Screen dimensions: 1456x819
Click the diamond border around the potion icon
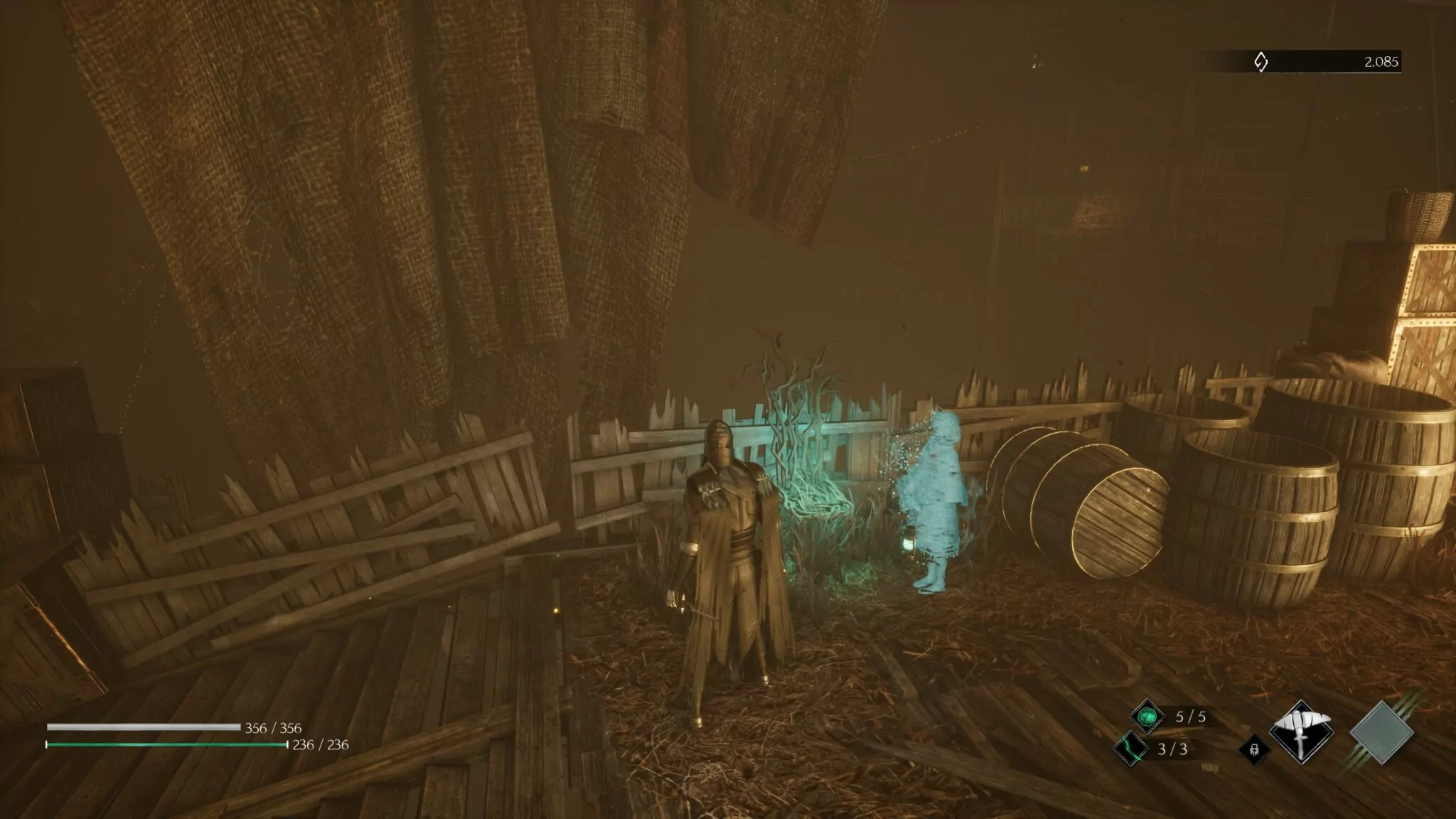click(1148, 700)
